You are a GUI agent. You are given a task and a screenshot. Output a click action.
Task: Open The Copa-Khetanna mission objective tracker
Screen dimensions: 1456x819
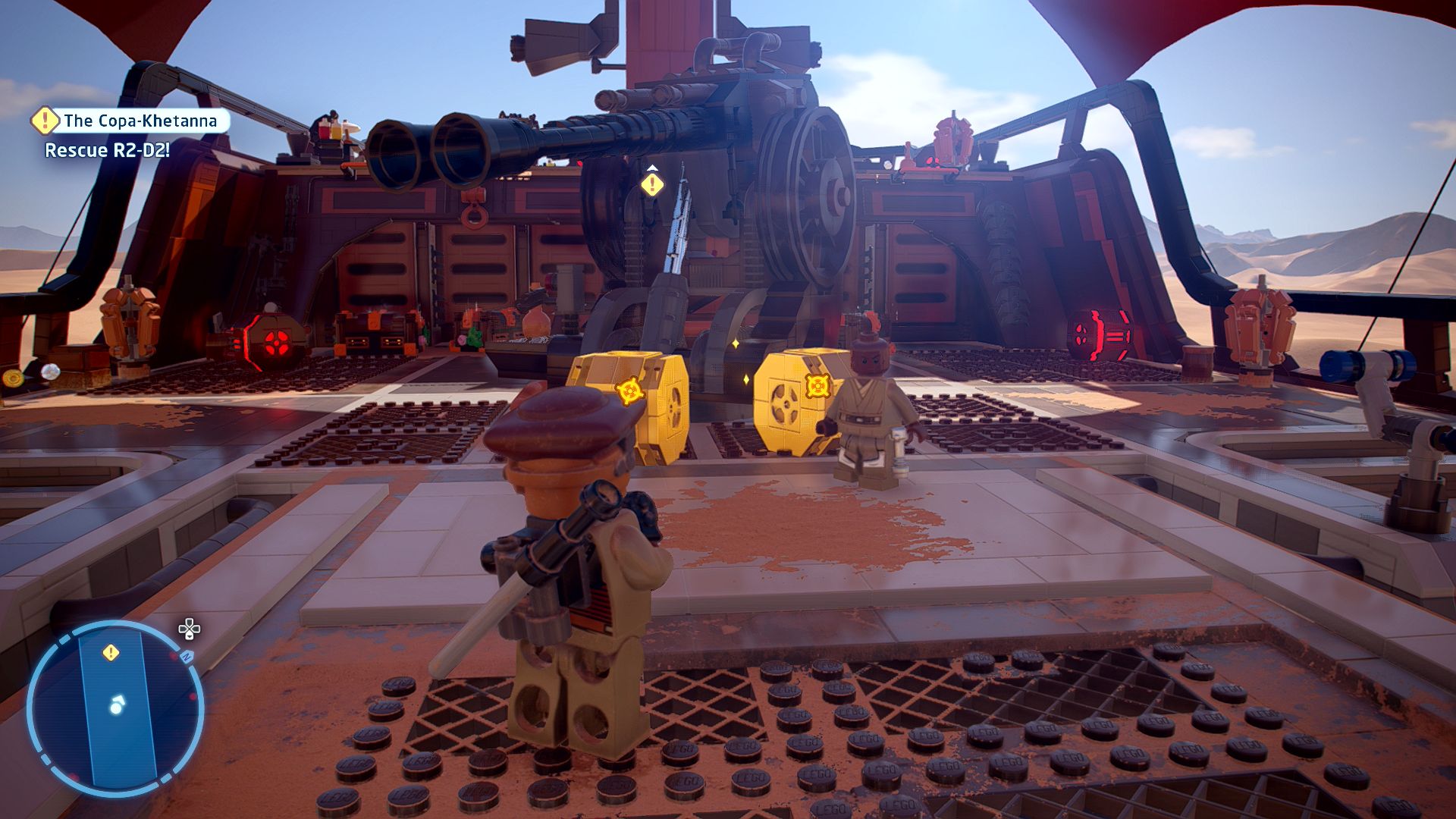click(140, 121)
